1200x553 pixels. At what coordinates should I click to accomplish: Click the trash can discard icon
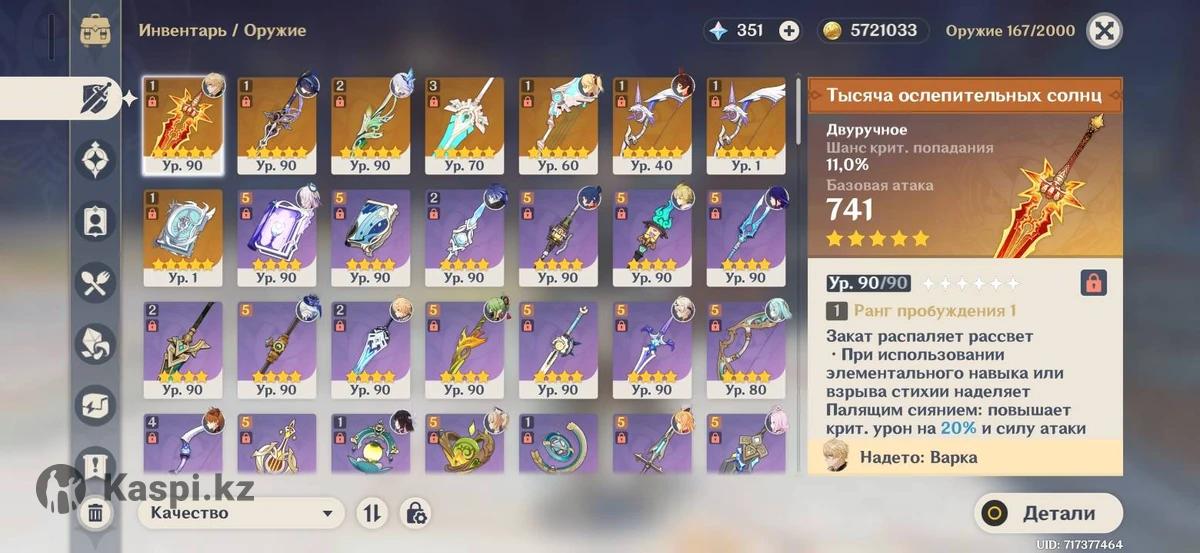95,514
